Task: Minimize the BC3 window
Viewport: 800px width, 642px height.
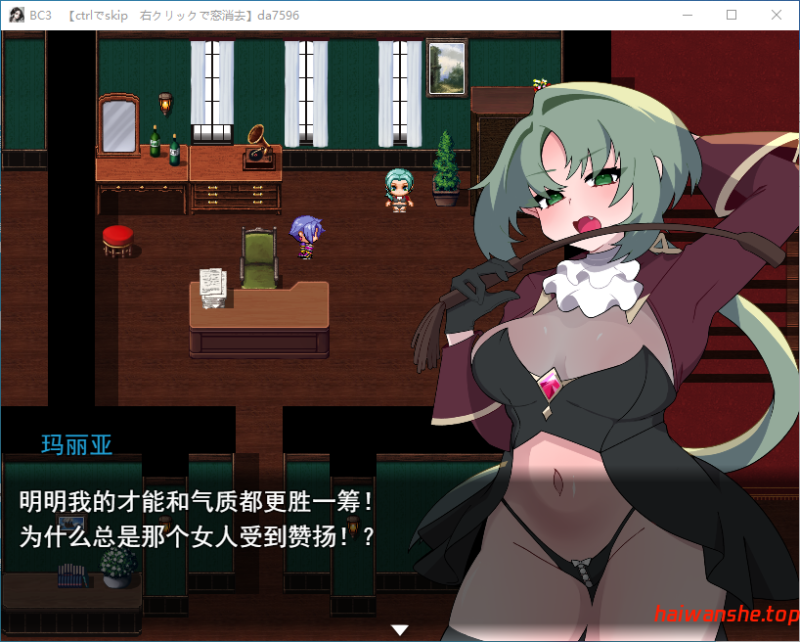Action: pyautogui.click(x=686, y=15)
